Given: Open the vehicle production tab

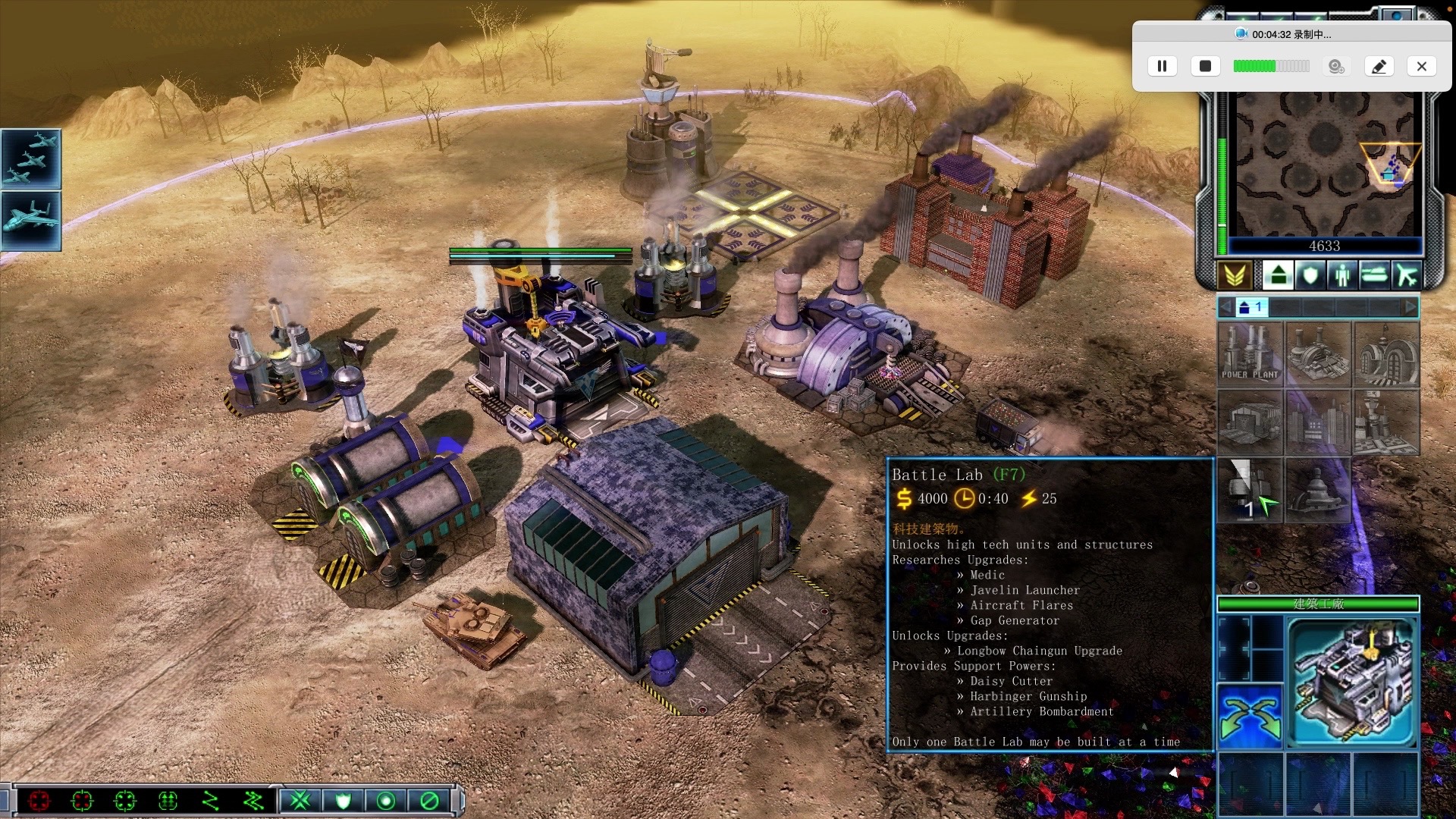Looking at the screenshot, I should pyautogui.click(x=1374, y=275).
